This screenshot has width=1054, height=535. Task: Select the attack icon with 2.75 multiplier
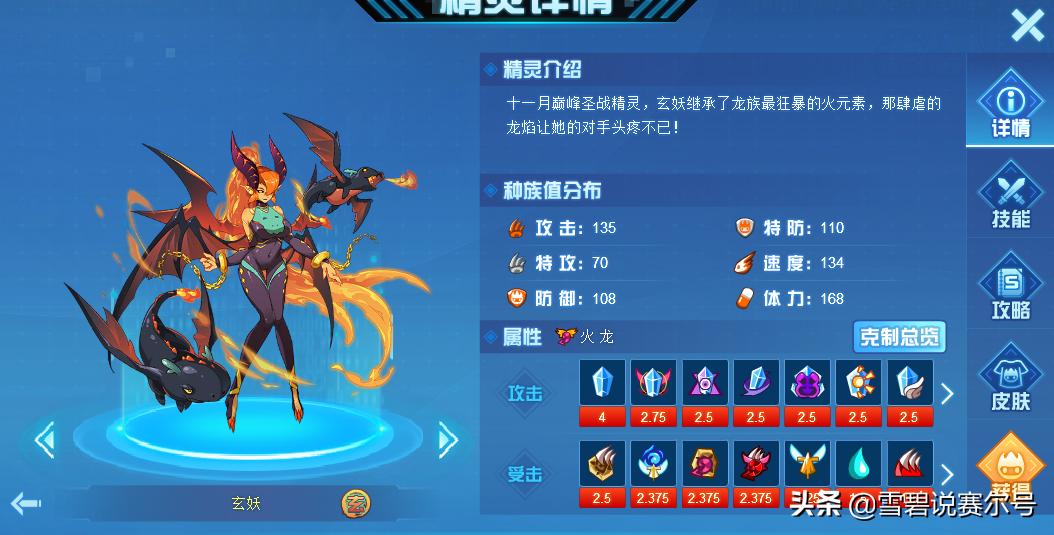point(654,384)
